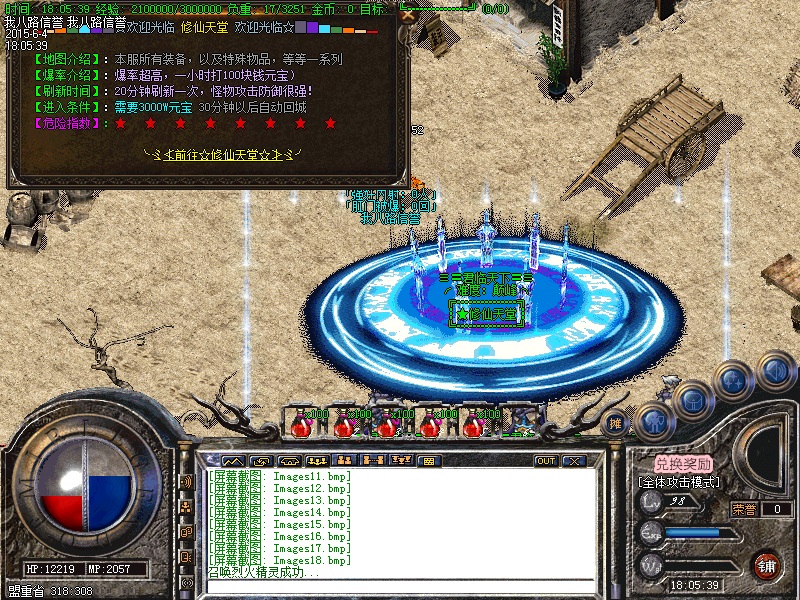Click the 兑换奖励 reward exchange button

point(684,464)
